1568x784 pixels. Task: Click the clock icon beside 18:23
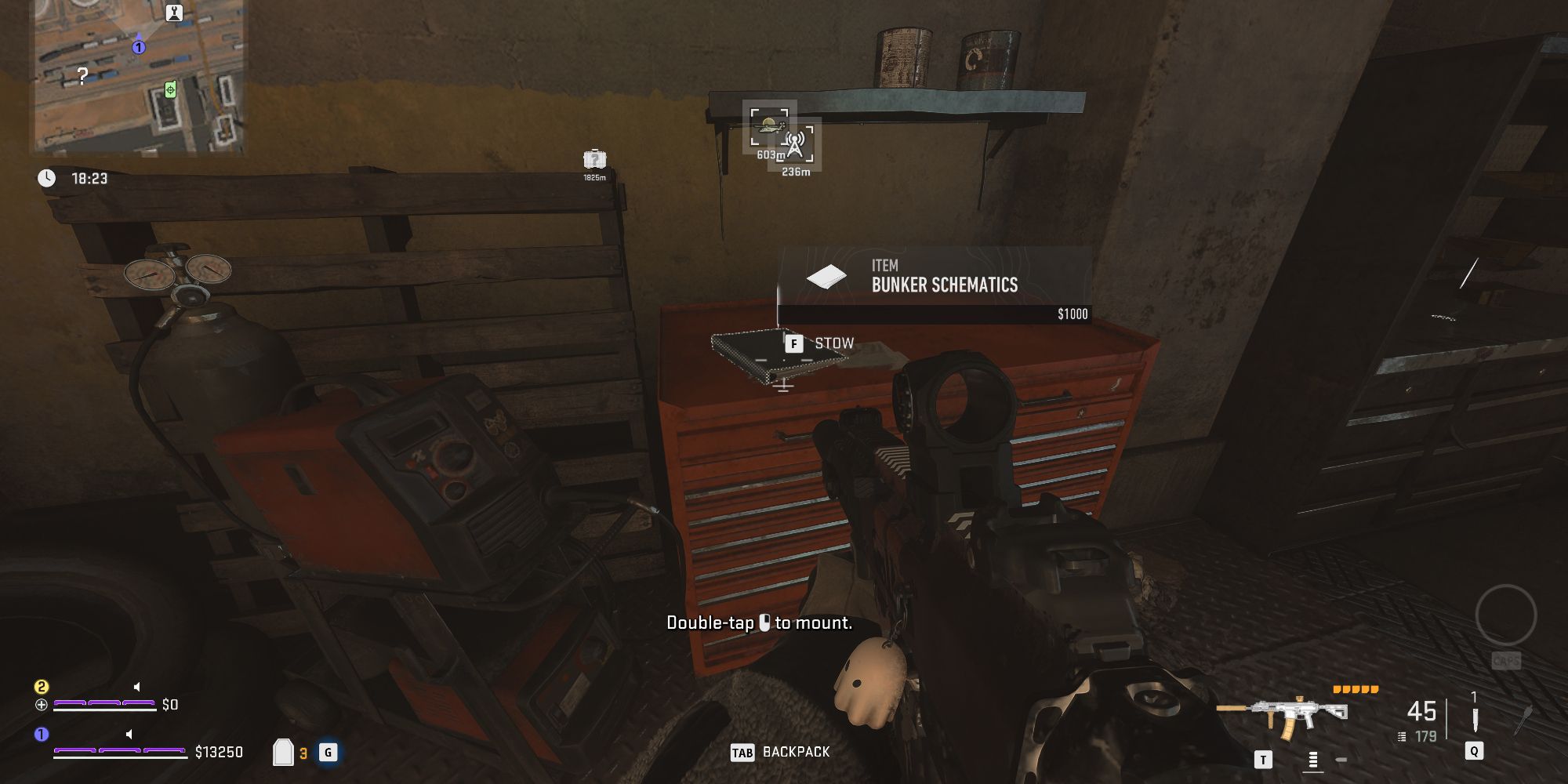coord(49,178)
